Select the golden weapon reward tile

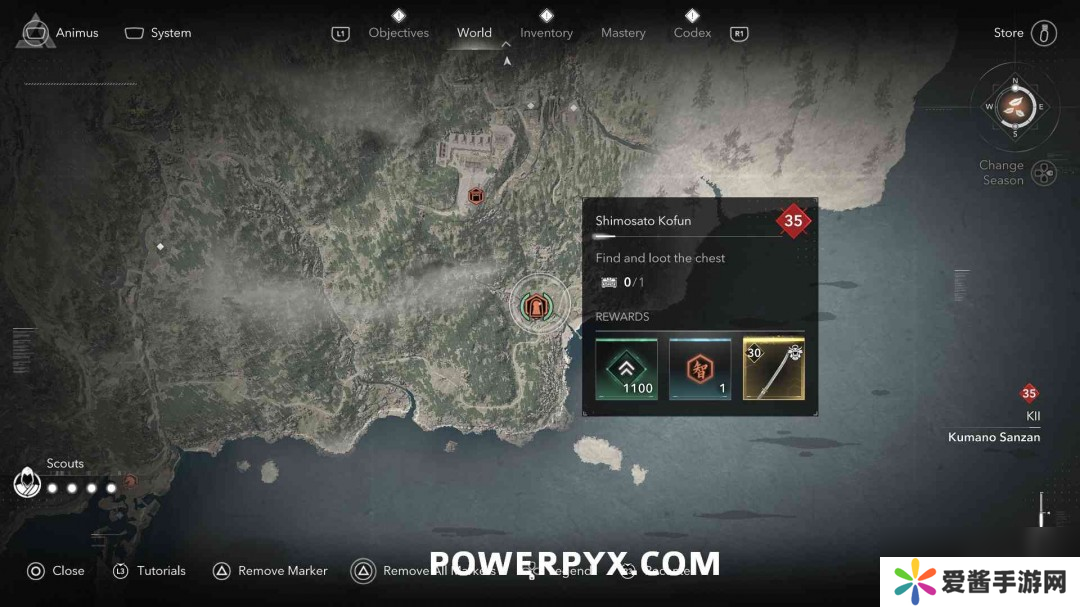pos(773,368)
